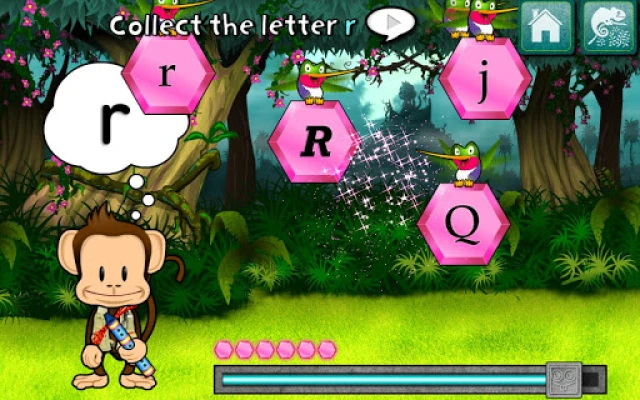Go to the home screen
The height and width of the screenshot is (400, 640).
(x=546, y=27)
